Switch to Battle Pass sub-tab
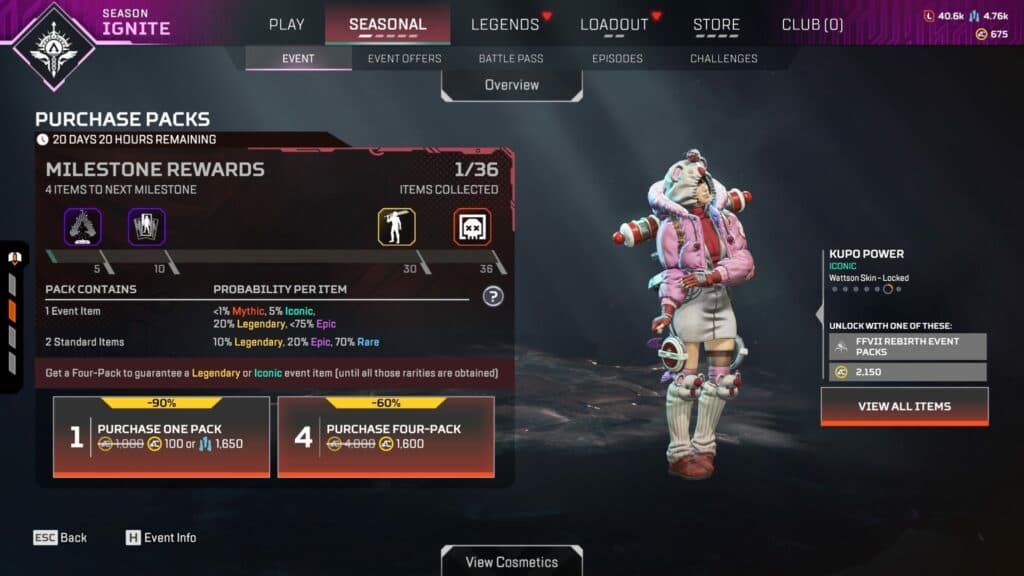The image size is (1024, 576). pyautogui.click(x=511, y=58)
